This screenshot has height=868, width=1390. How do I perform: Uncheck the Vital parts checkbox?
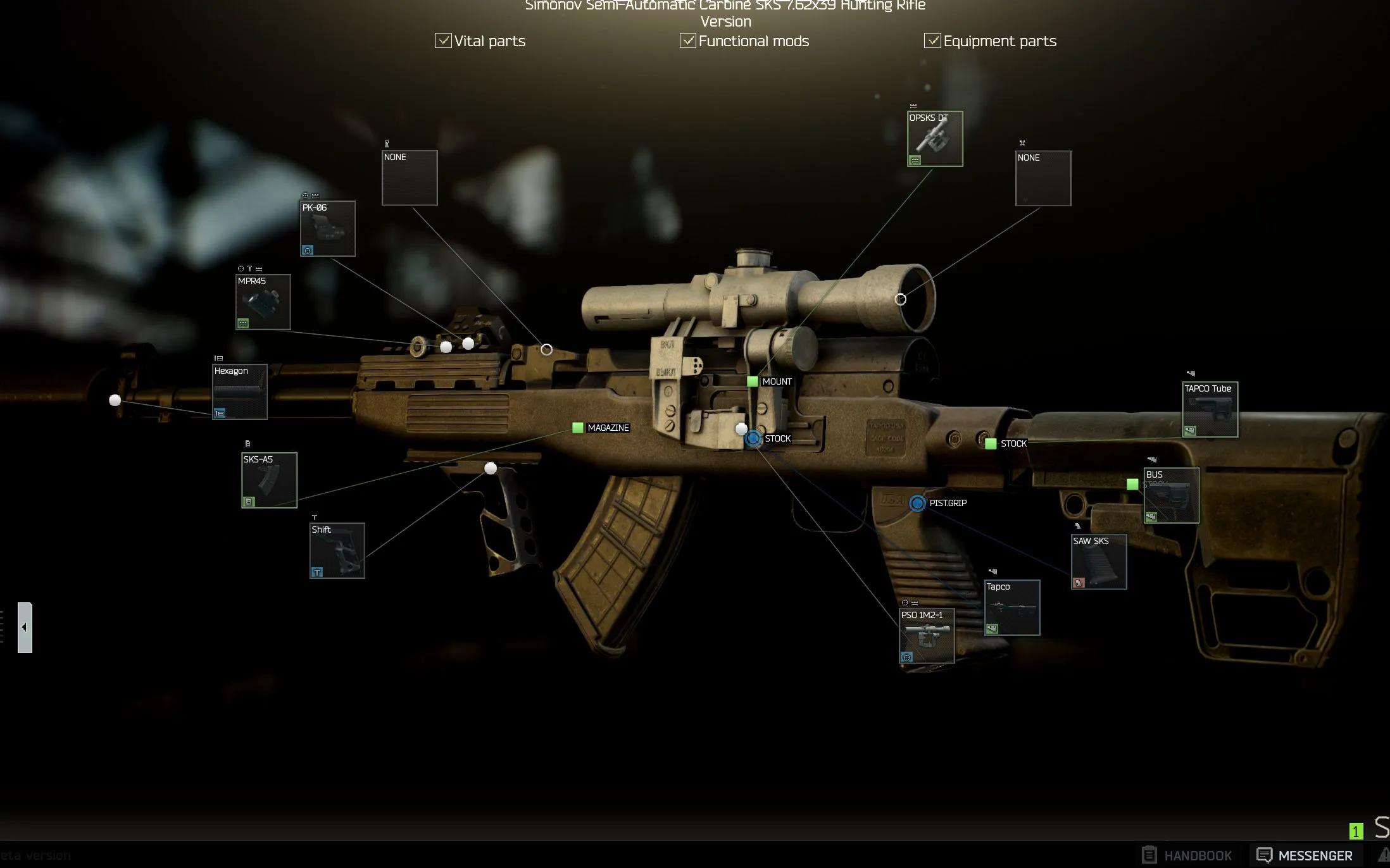443,40
